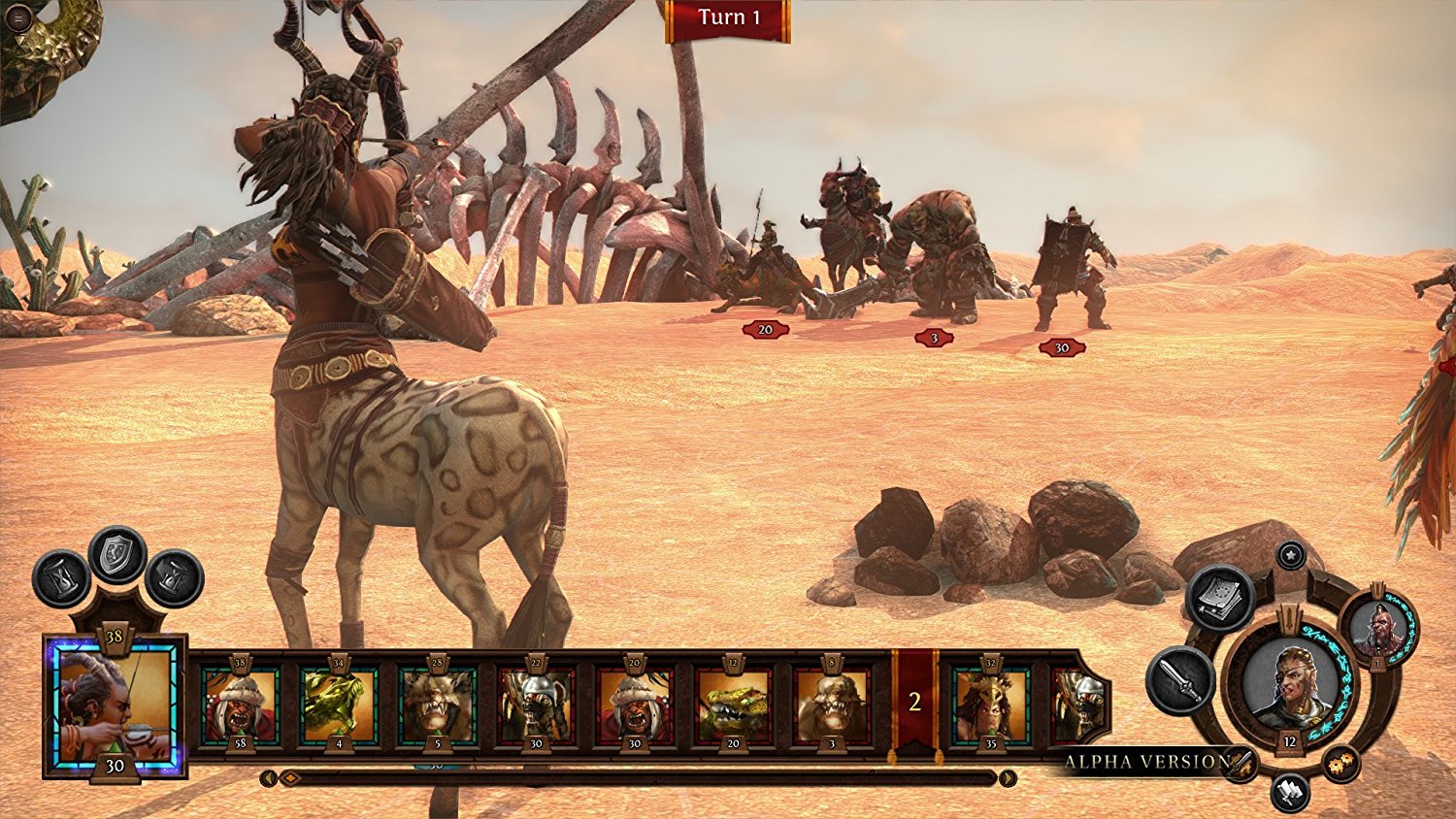The width and height of the screenshot is (1456, 819).
Task: Click the white flag retreat button
Action: point(1290,793)
